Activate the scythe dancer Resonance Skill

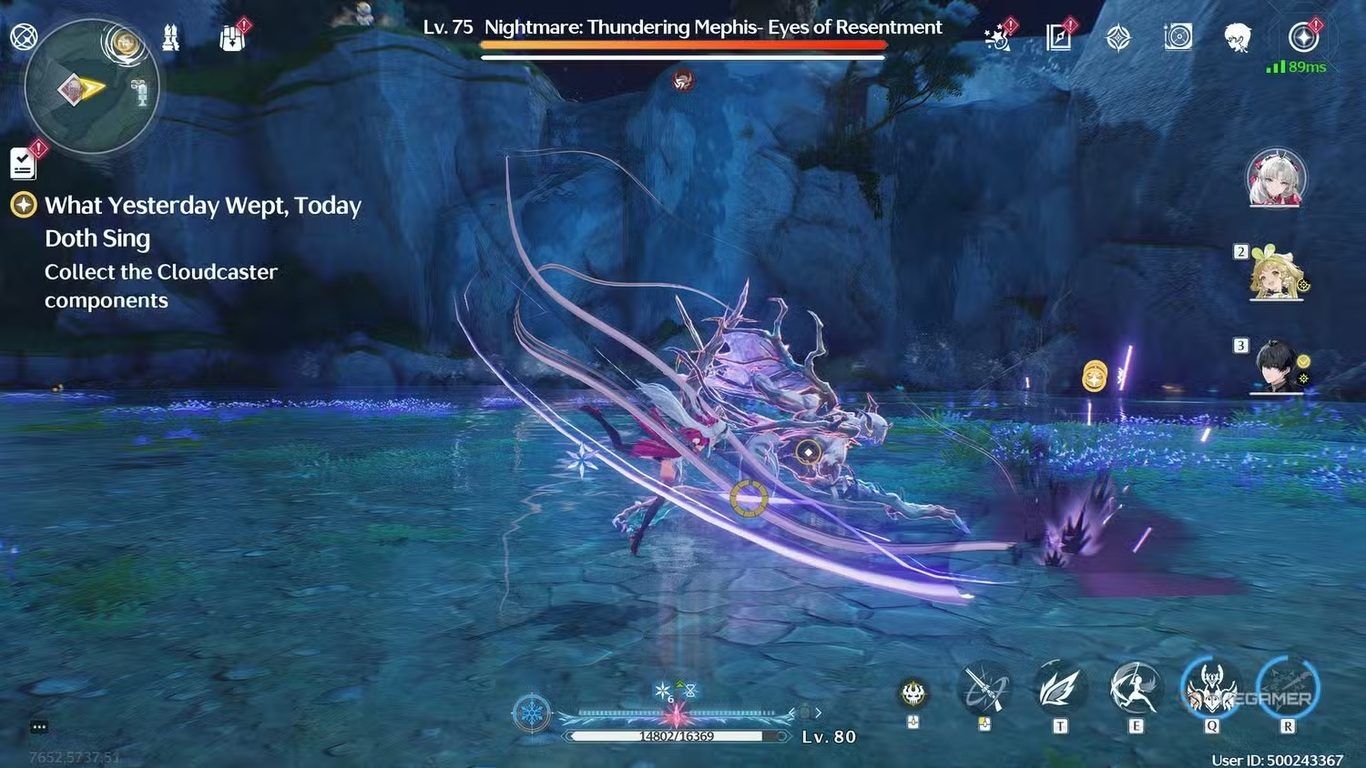click(x=1135, y=688)
